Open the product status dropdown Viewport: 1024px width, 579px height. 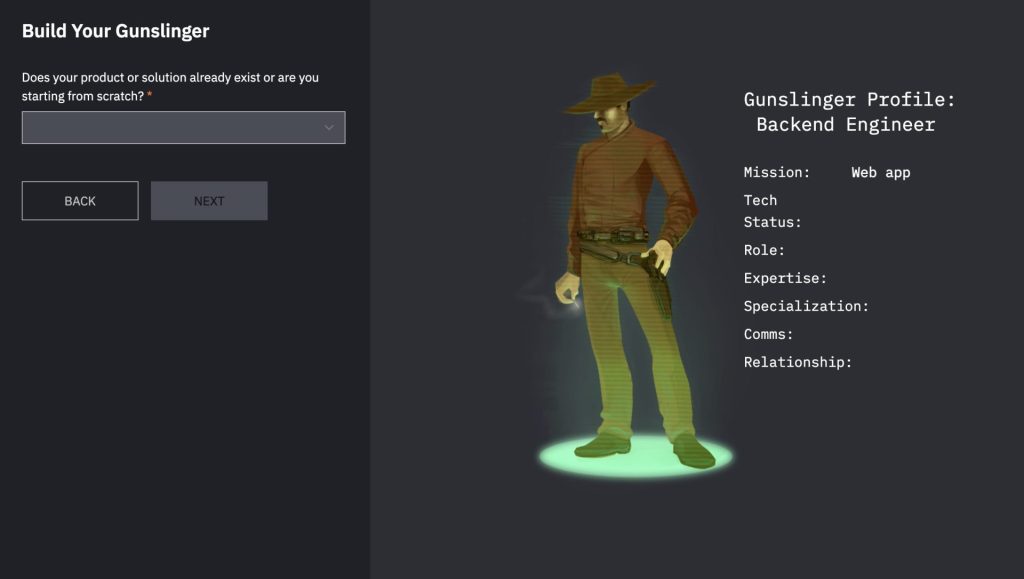[183, 127]
